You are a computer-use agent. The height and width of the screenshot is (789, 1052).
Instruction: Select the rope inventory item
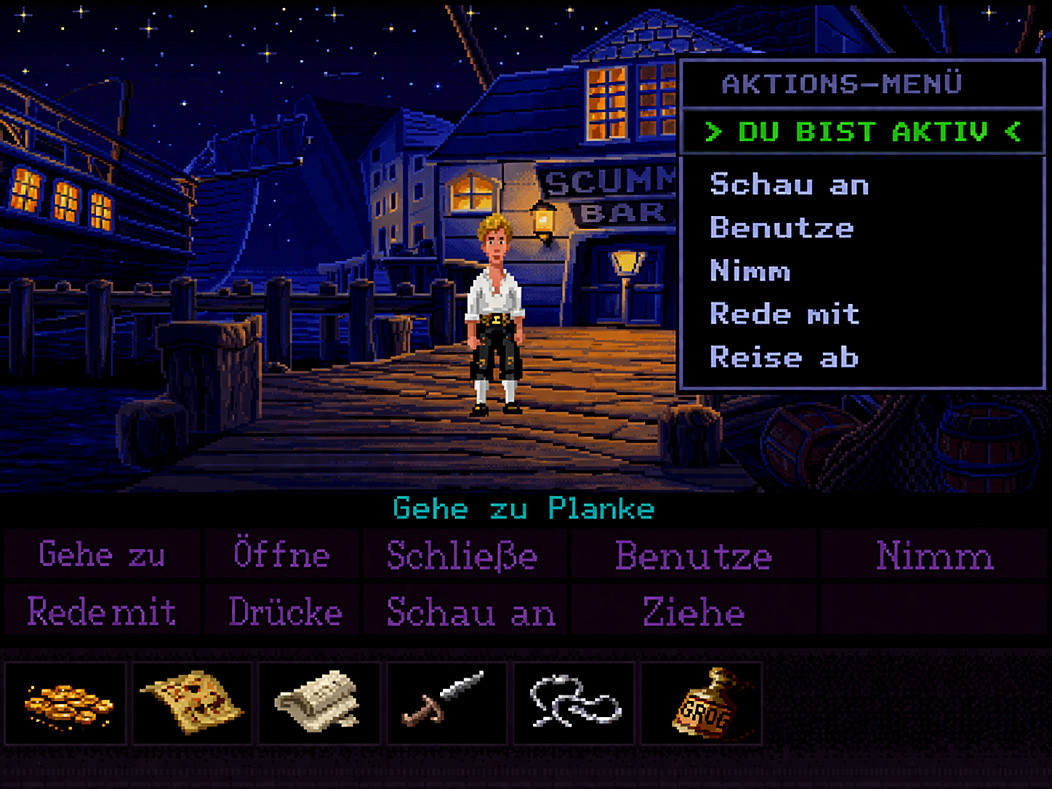tap(573, 704)
